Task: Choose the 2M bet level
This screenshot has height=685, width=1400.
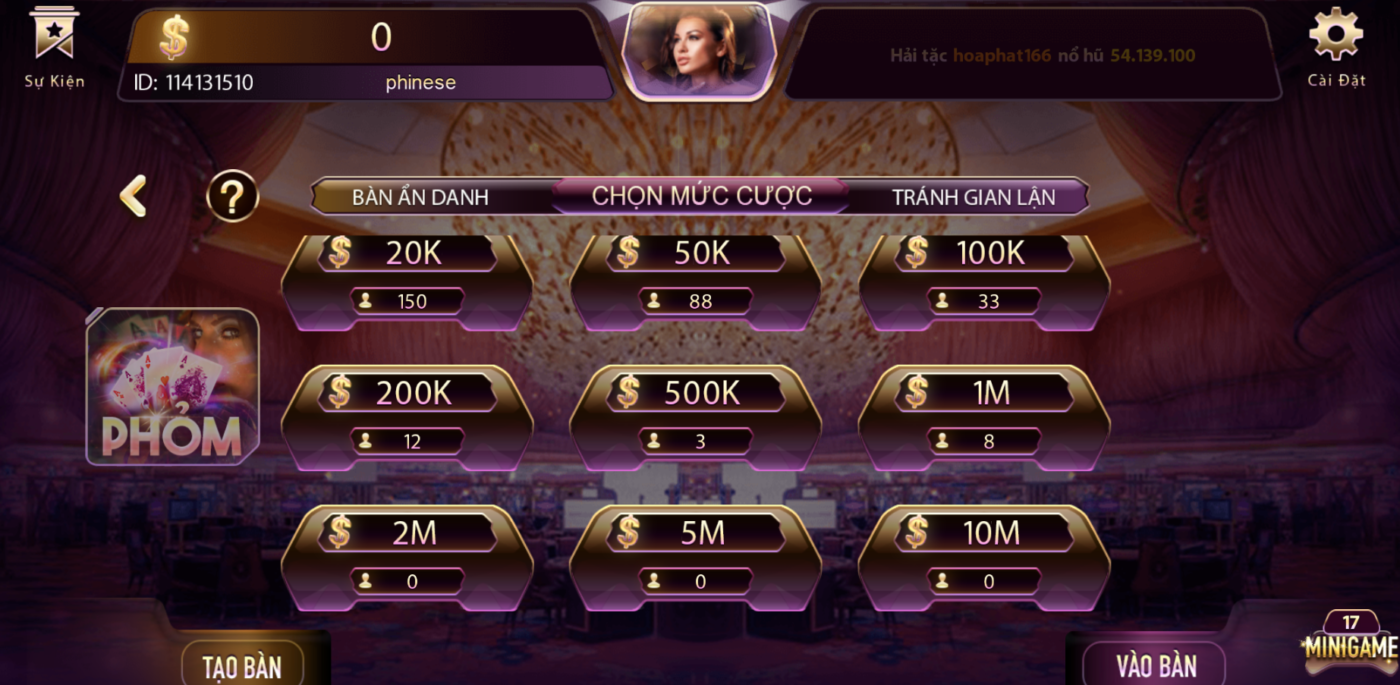Action: pyautogui.click(x=407, y=557)
